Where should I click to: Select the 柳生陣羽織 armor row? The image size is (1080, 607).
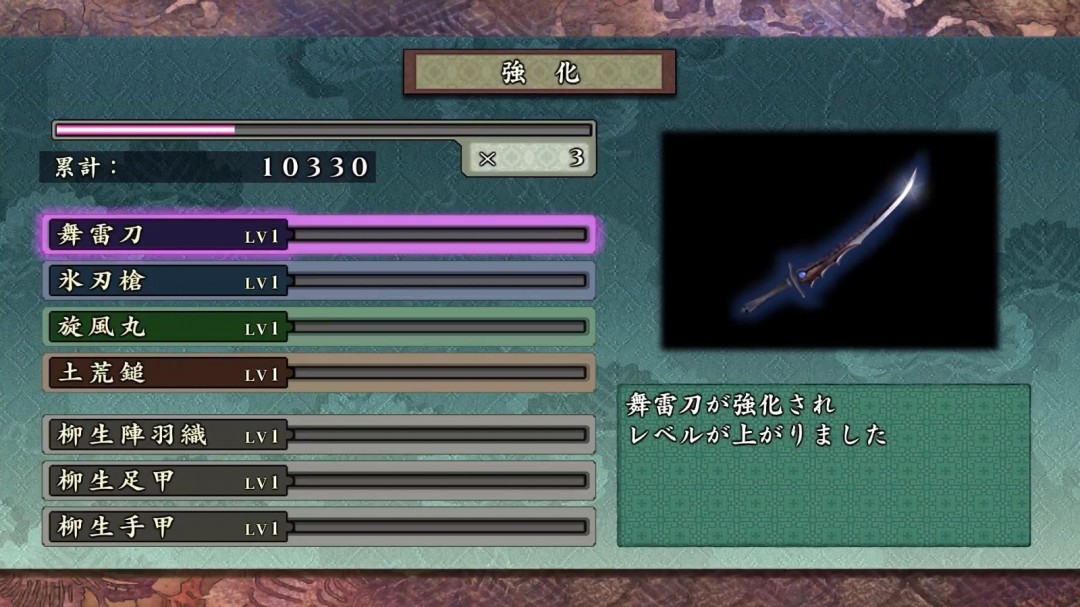pos(318,435)
